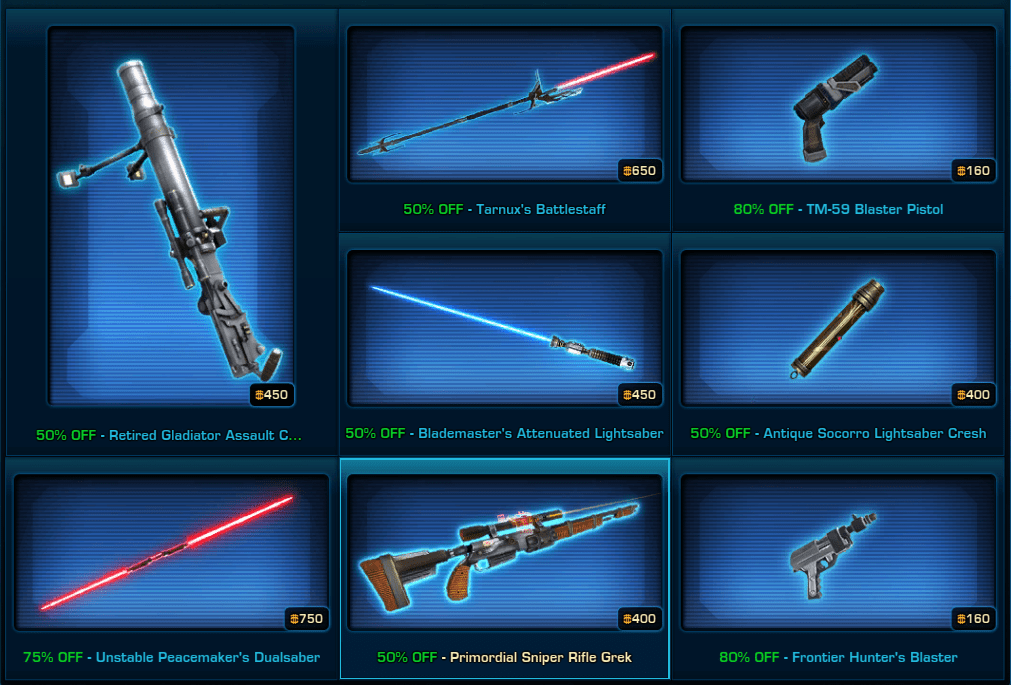Click the 650 coin price on Tarnux's Battlestaff

638,171
